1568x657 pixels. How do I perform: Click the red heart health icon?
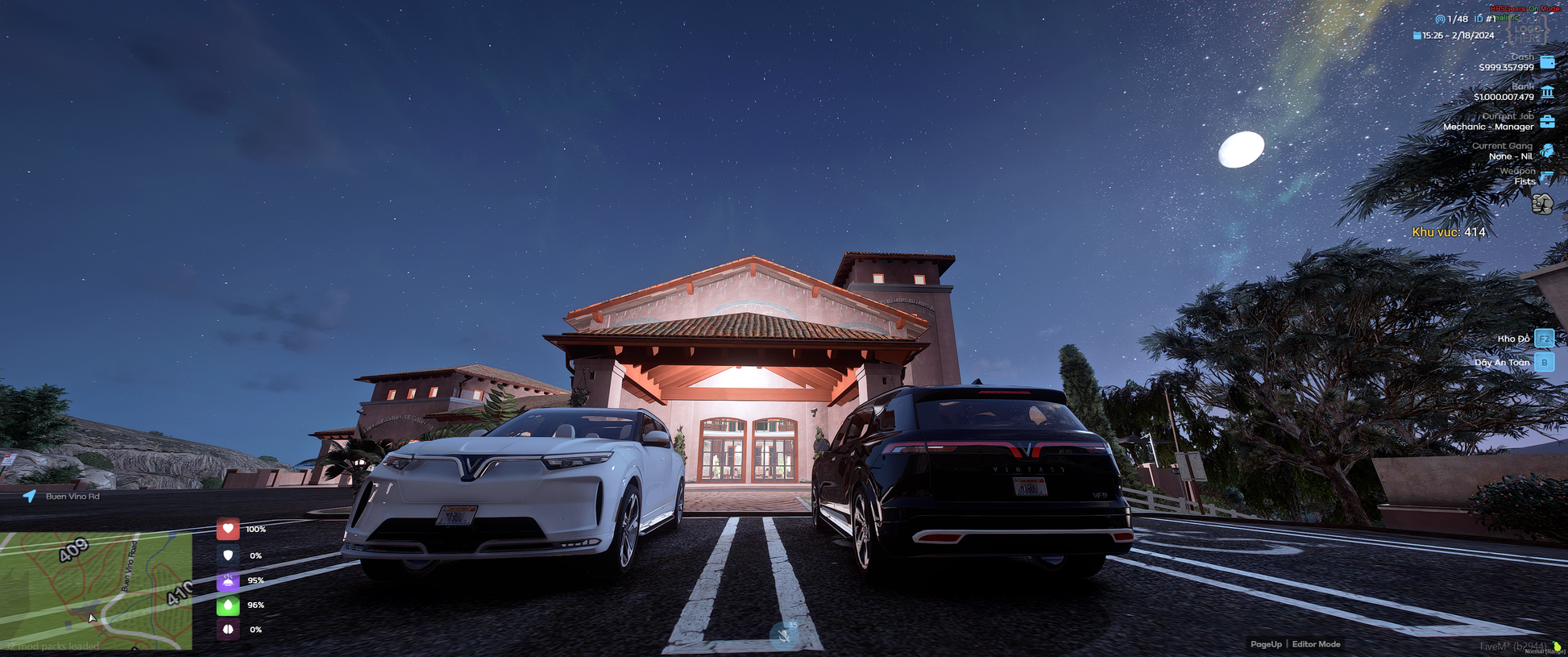coord(228,529)
